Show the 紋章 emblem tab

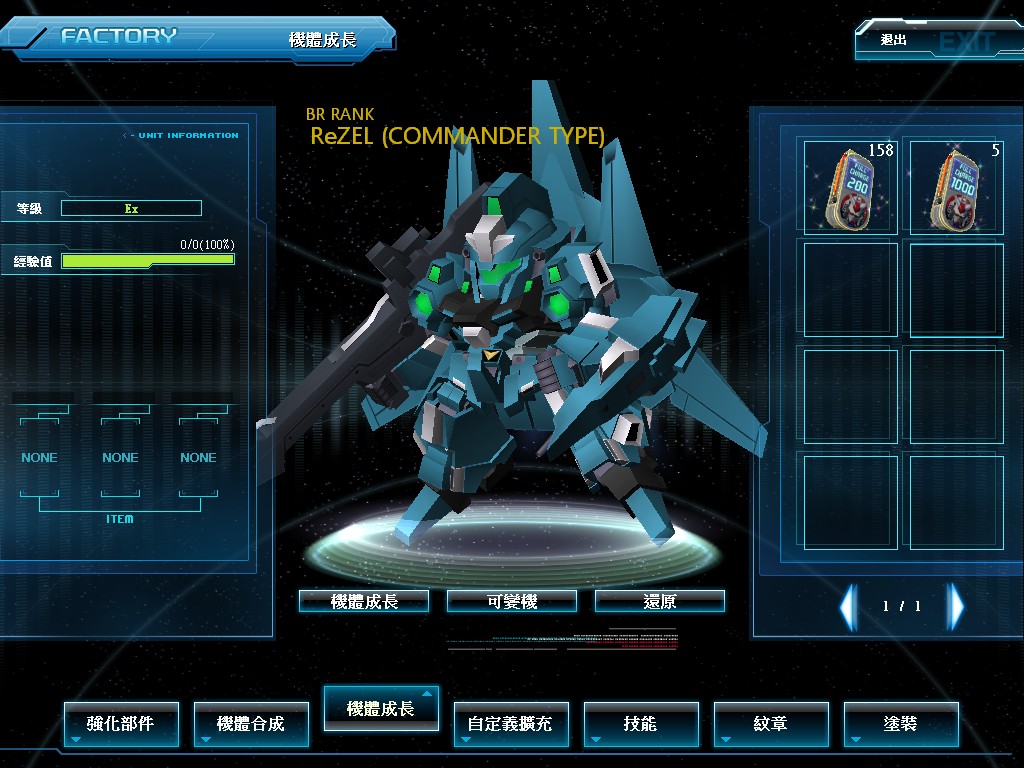[771, 723]
